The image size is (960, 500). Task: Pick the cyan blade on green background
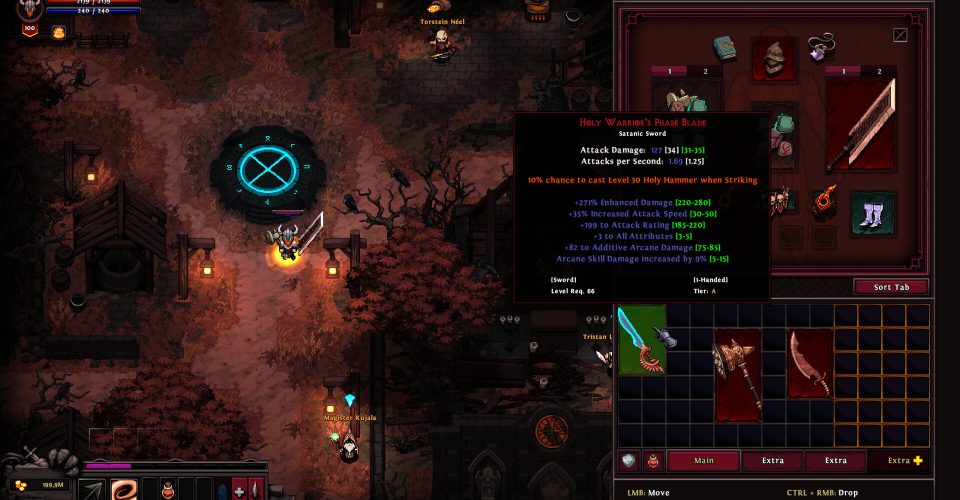click(x=641, y=340)
